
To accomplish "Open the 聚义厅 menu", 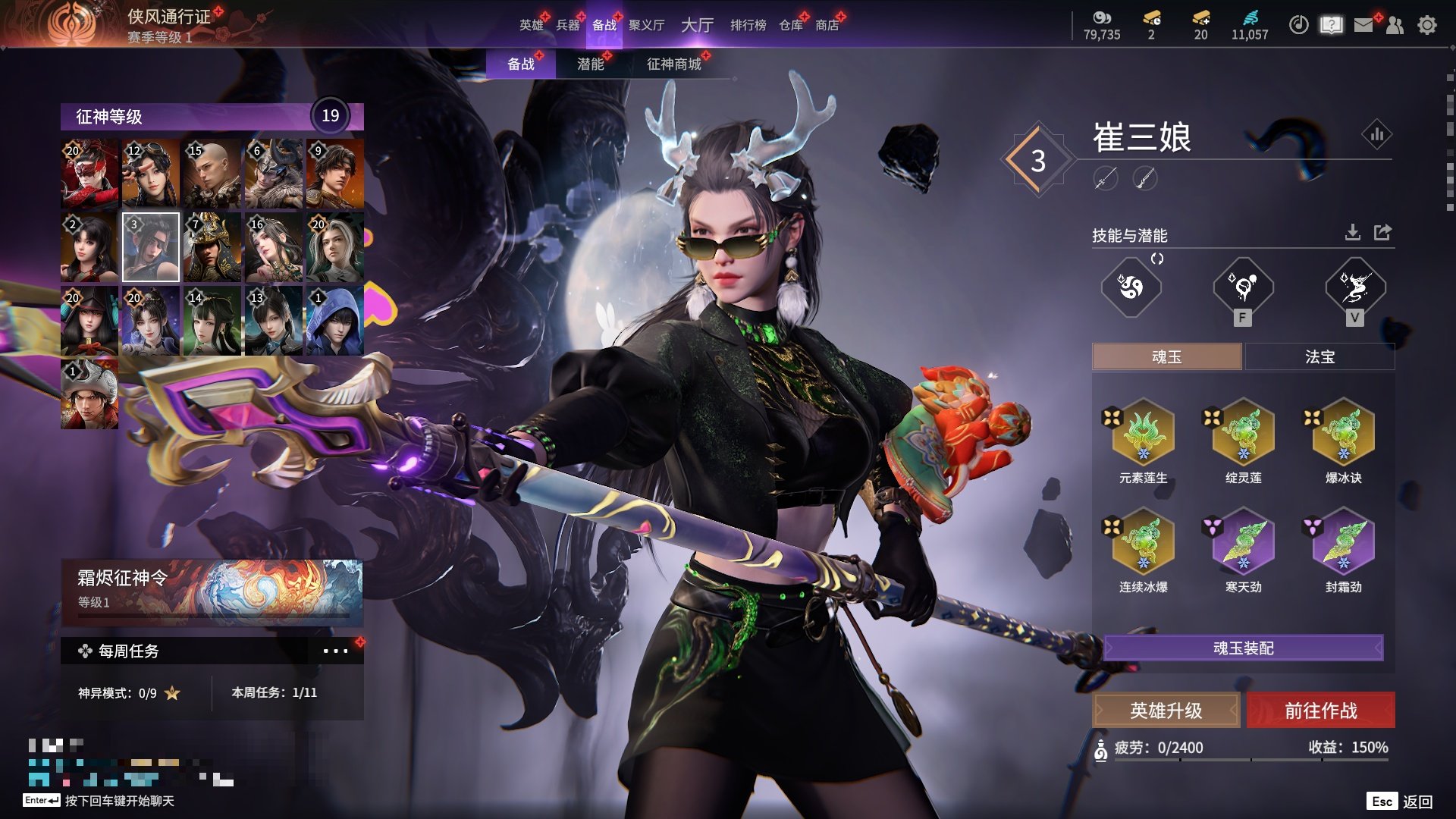I will [x=646, y=25].
